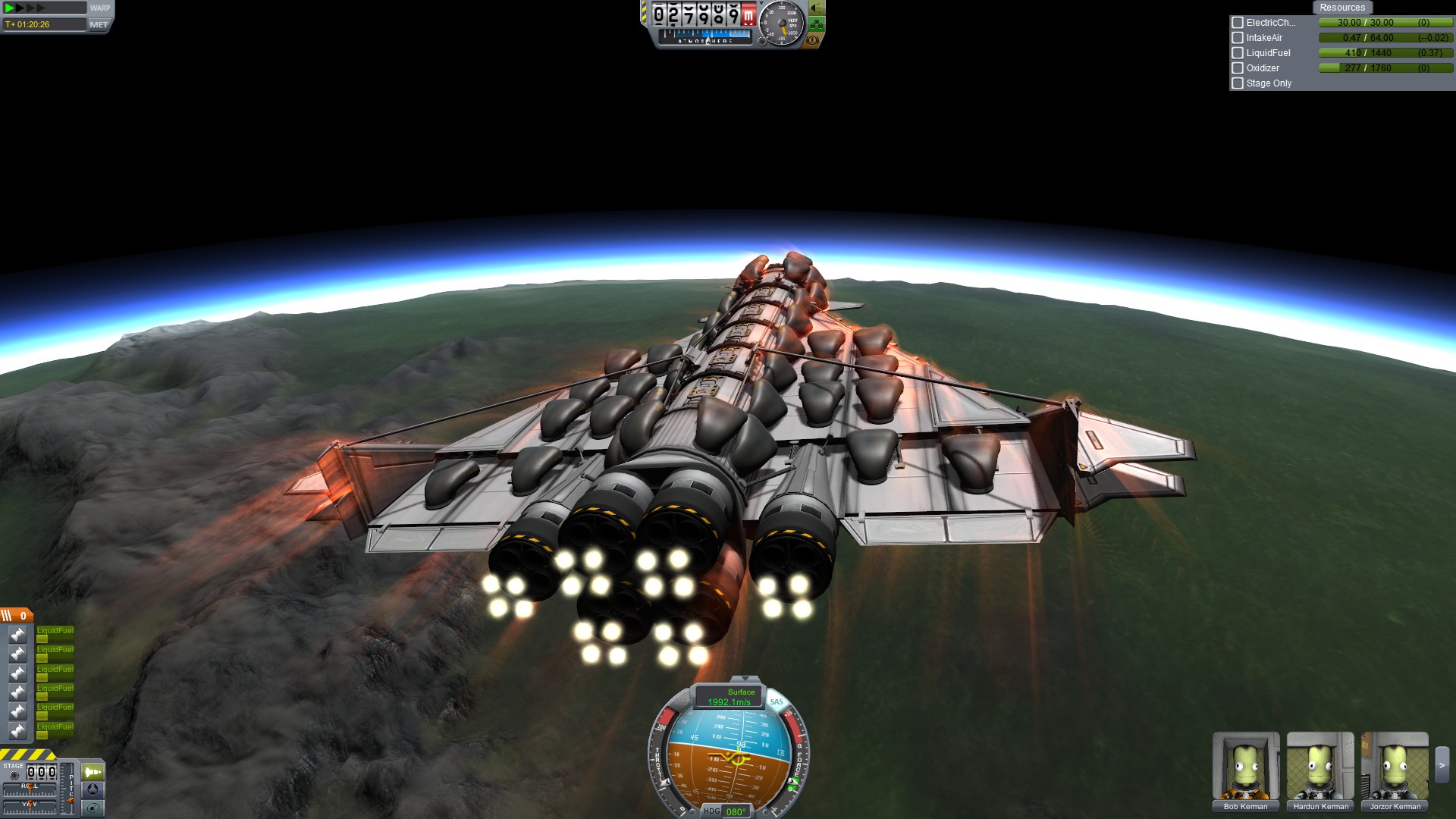Collapse the navball using its top arrow
The width and height of the screenshot is (1456, 819).
click(745, 679)
